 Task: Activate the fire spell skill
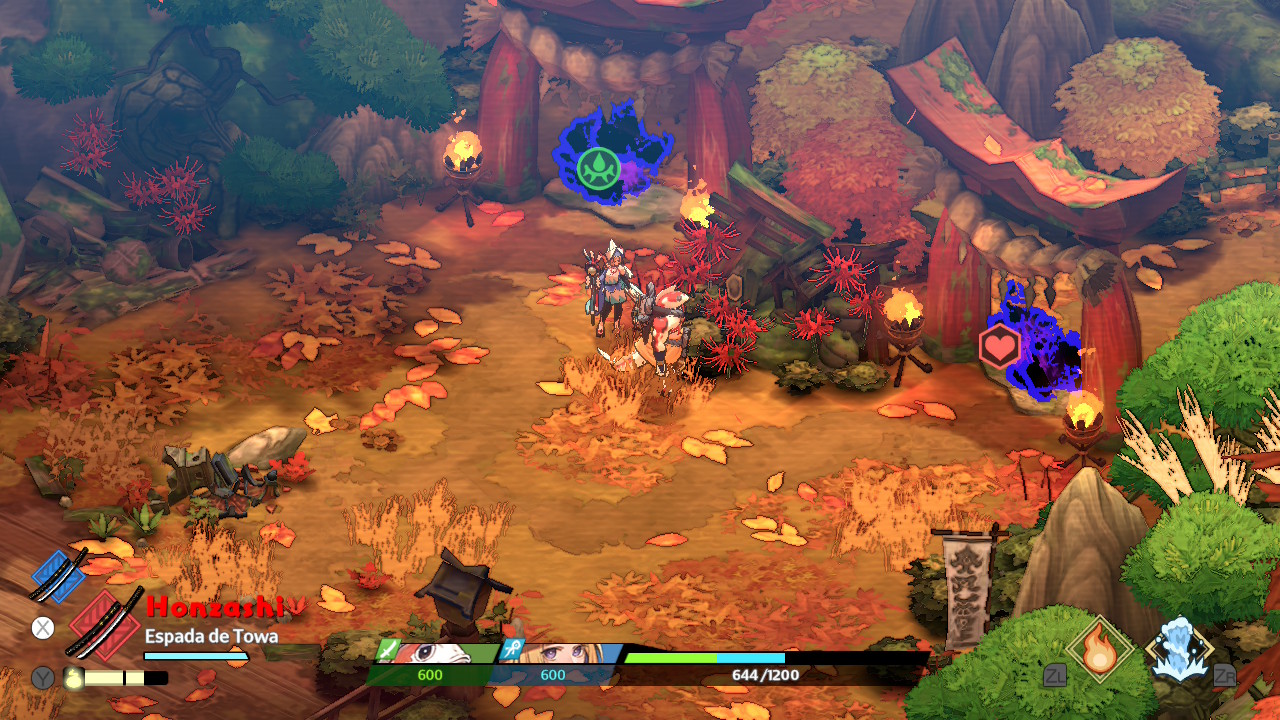point(1100,649)
